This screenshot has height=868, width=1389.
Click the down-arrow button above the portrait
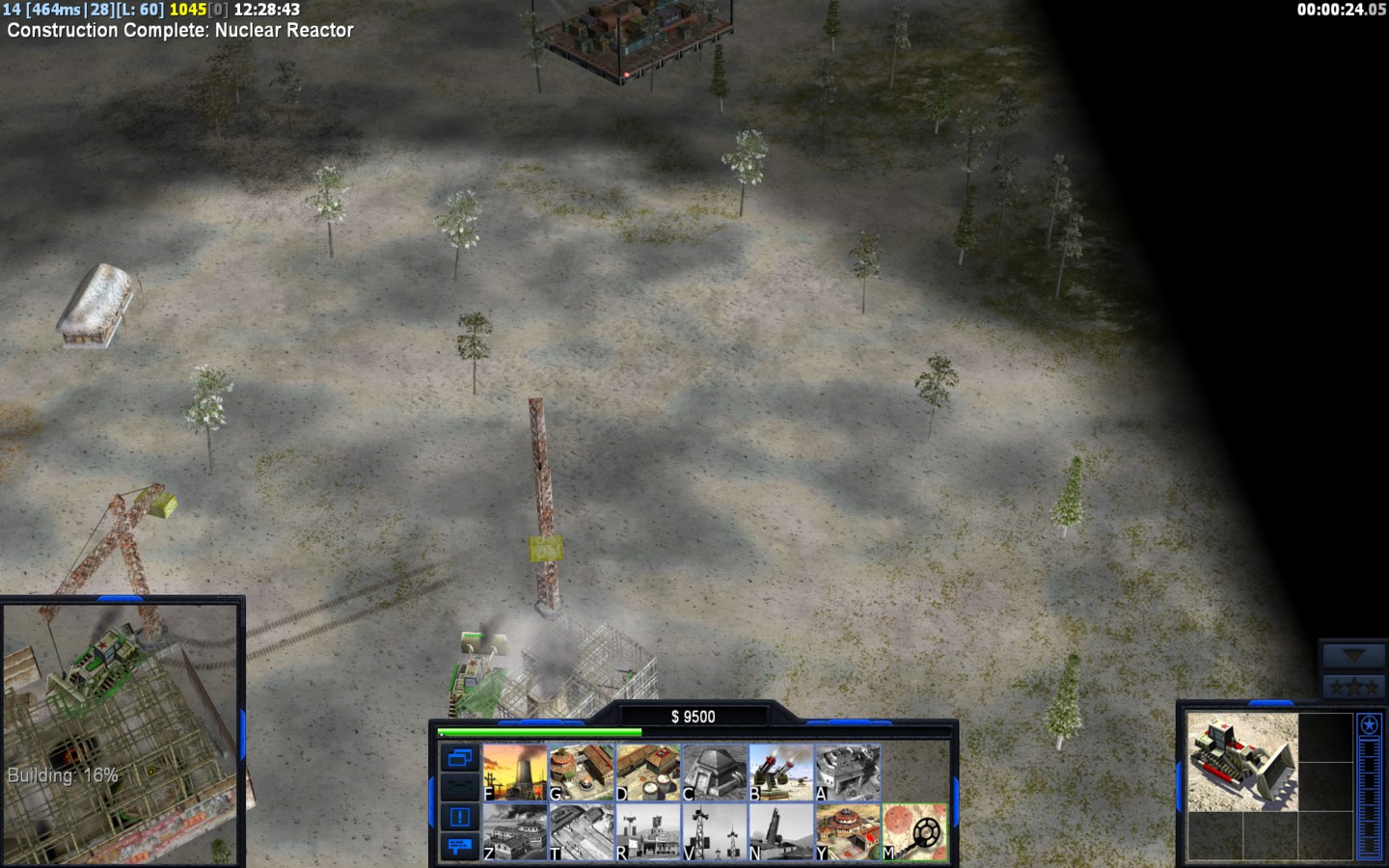click(x=1353, y=656)
